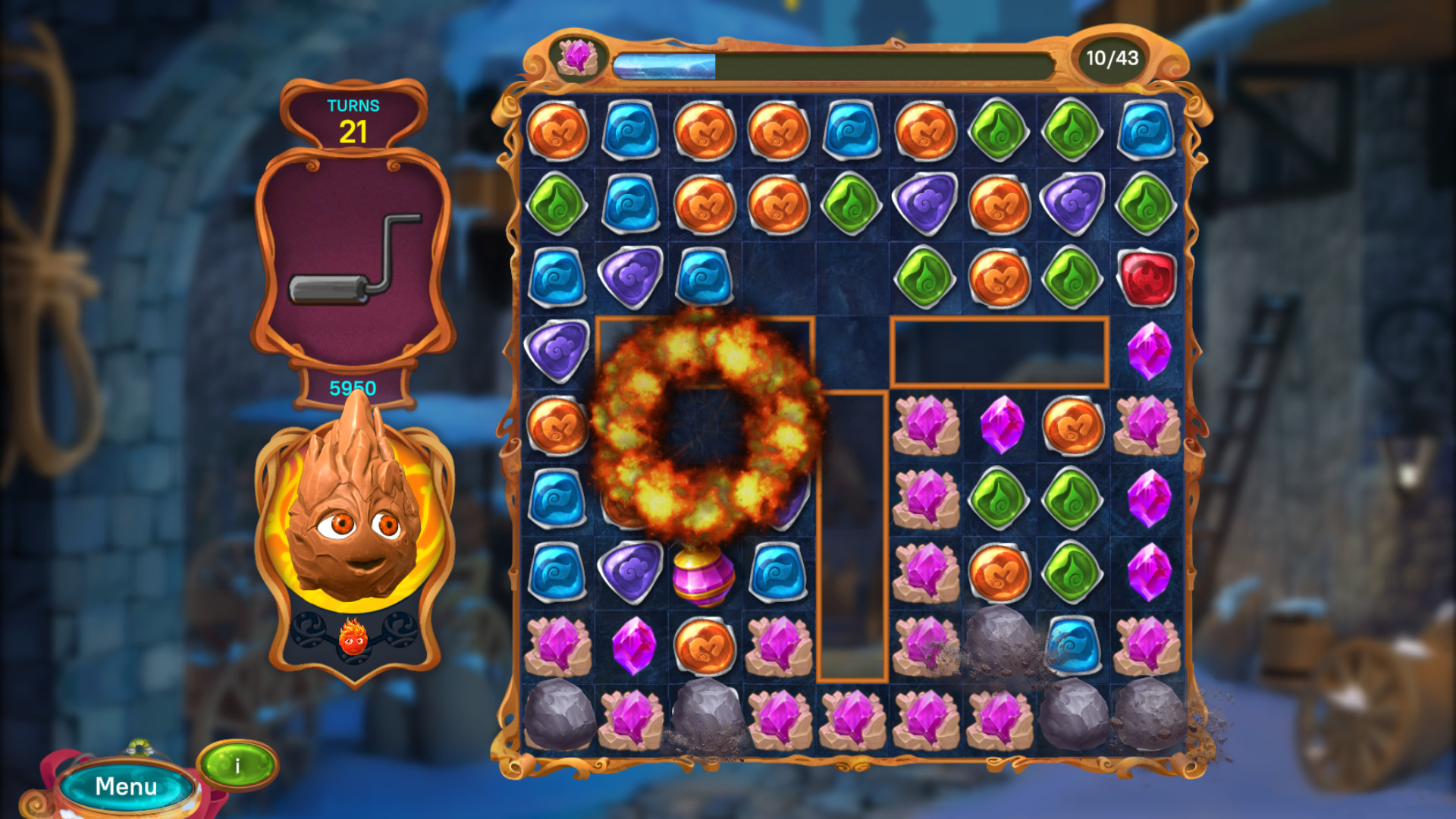
Task: Click an orange coin gem in the top row
Action: tap(560, 130)
